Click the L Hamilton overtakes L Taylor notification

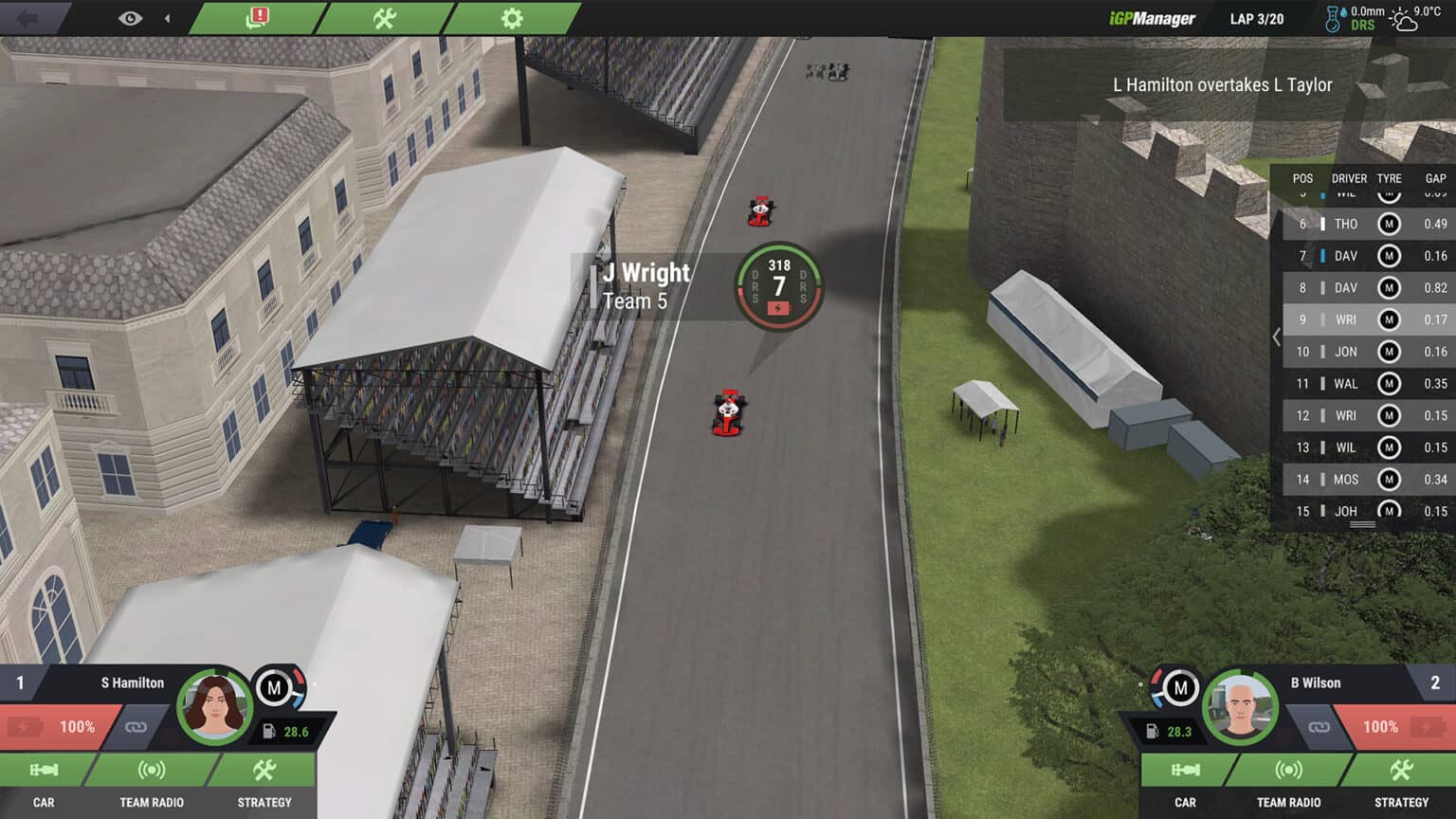coord(1223,84)
